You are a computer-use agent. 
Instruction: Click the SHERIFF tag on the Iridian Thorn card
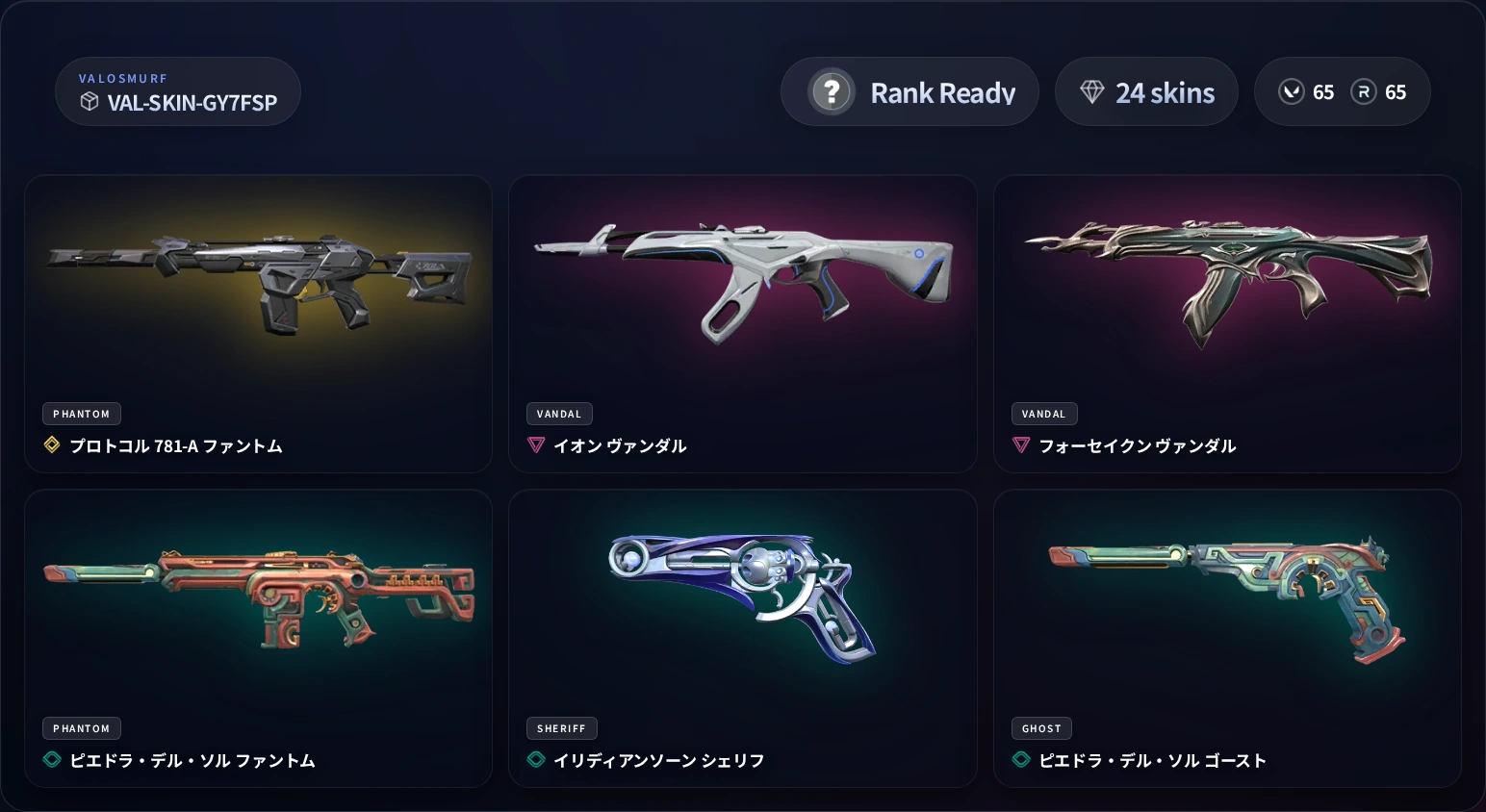(562, 728)
